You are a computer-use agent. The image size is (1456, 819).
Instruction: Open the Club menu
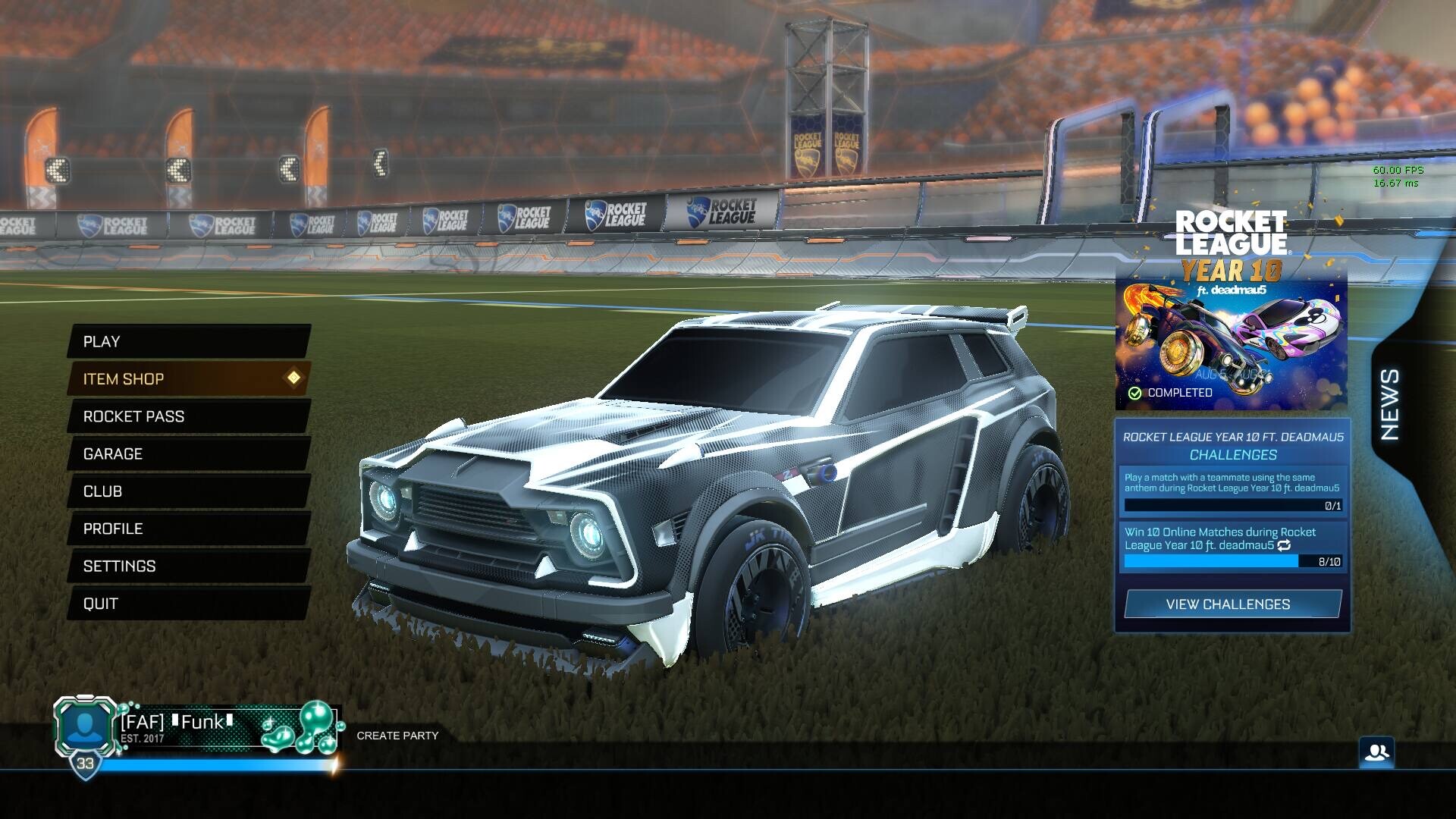click(x=188, y=491)
